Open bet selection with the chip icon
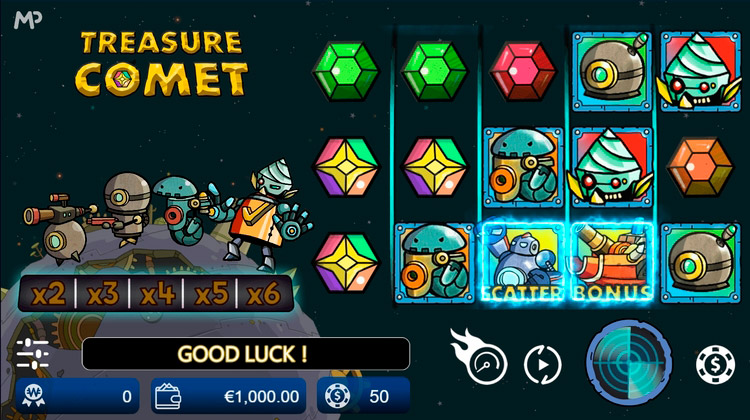This screenshot has width=750, height=420. (714, 363)
